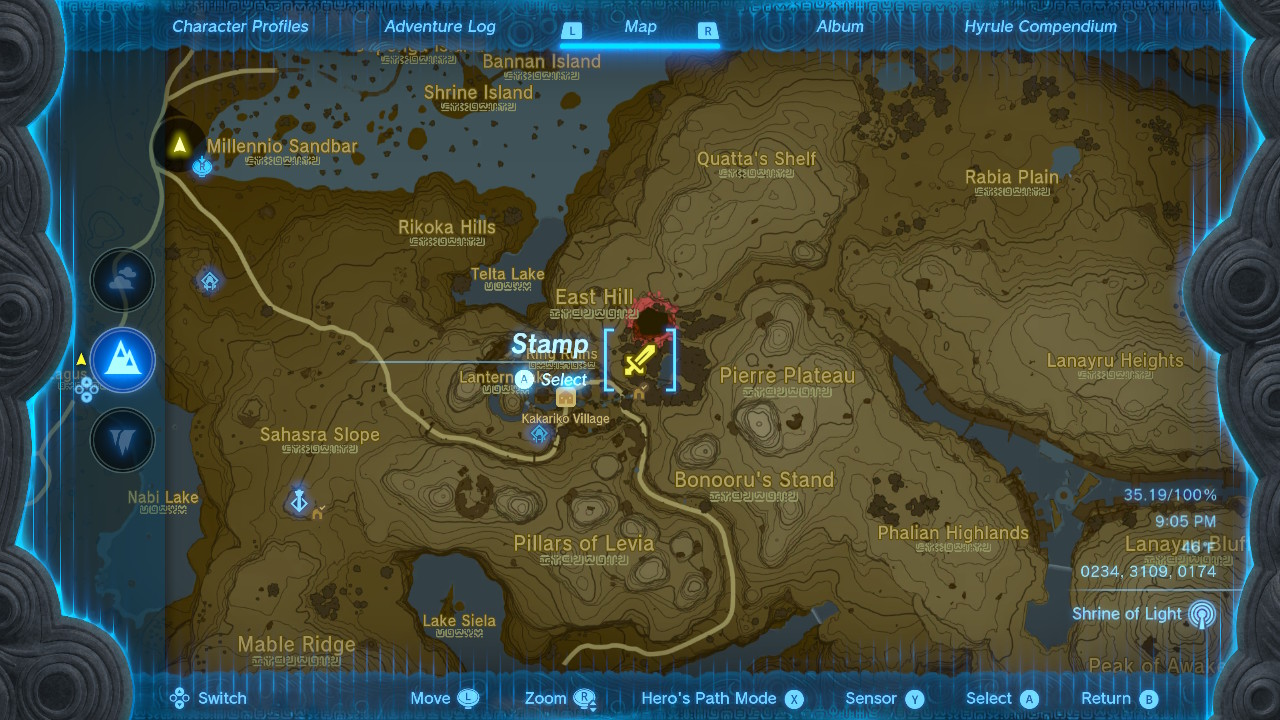
Task: Pick the shrine marker west of Rikoka Hills
Action: click(x=209, y=281)
